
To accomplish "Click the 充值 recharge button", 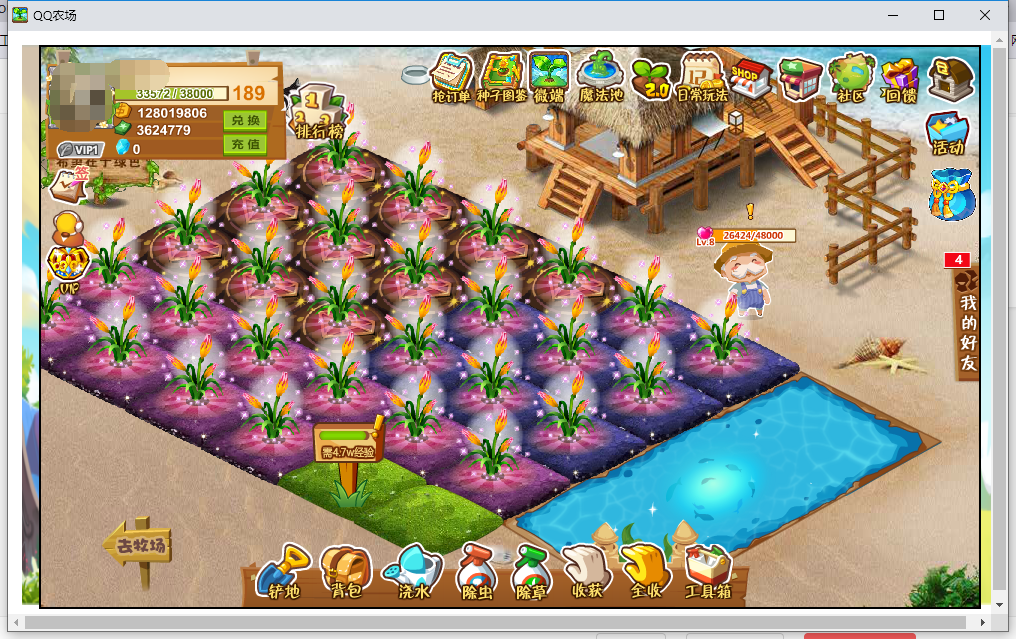I will [x=244, y=144].
